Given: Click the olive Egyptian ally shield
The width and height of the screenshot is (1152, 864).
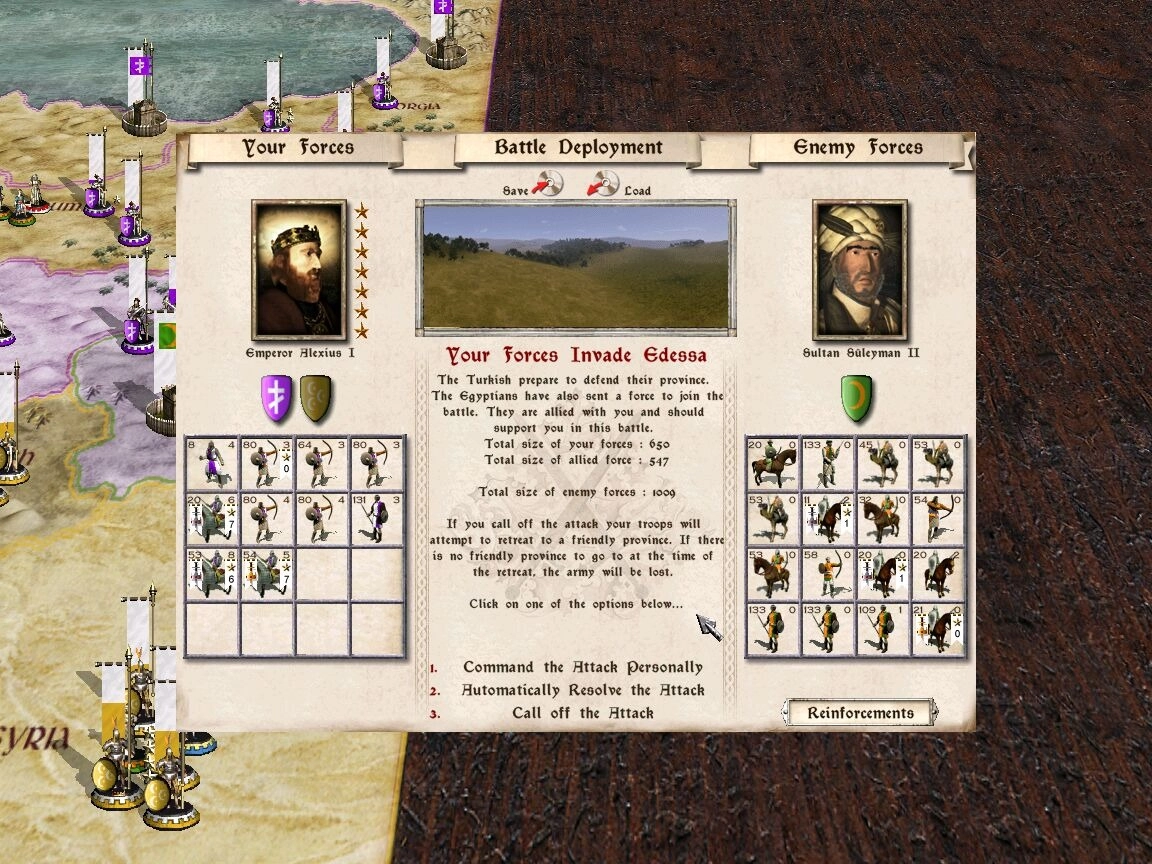Looking at the screenshot, I should click(317, 398).
